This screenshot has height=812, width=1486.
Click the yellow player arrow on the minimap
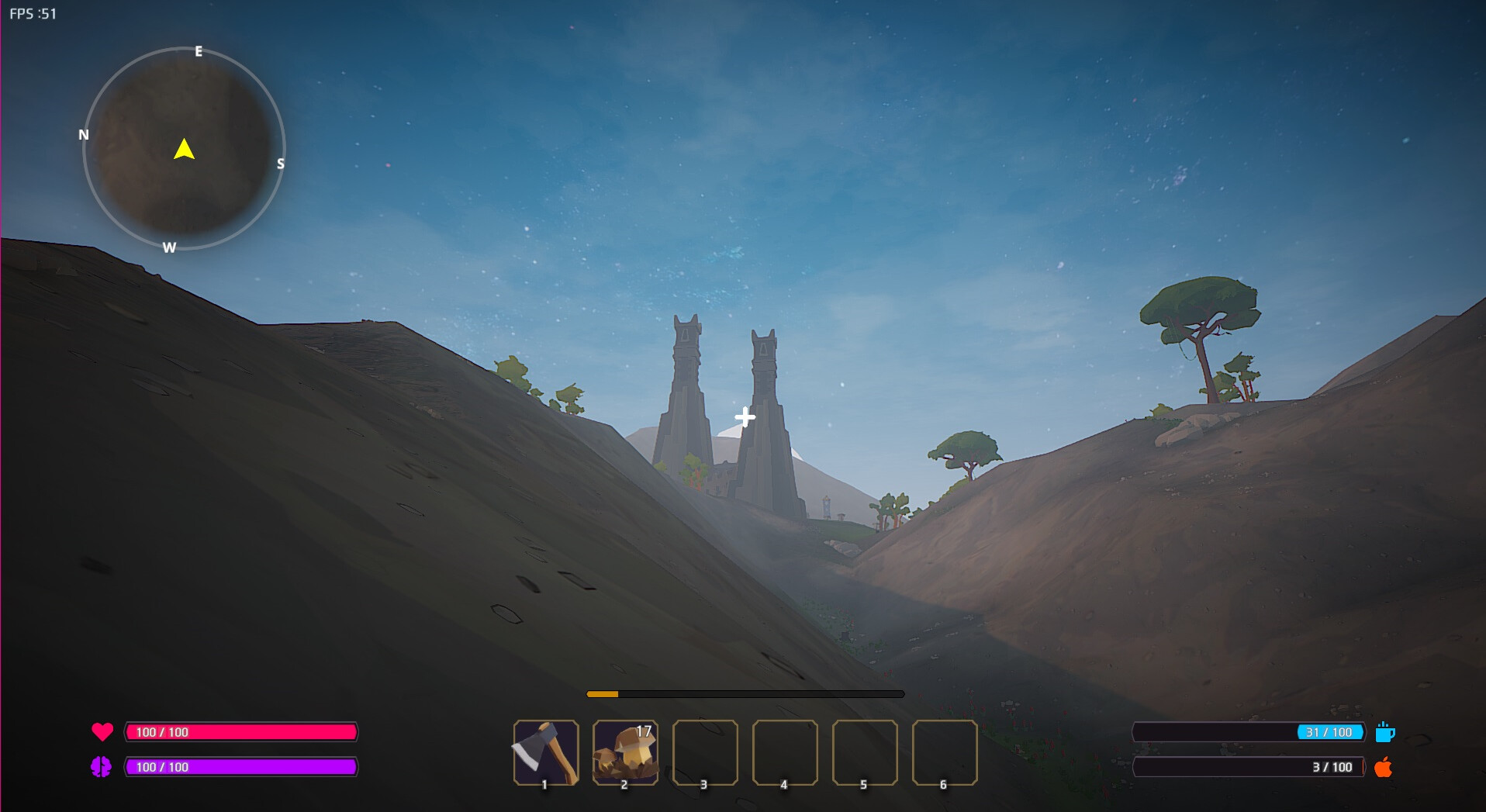point(185,150)
